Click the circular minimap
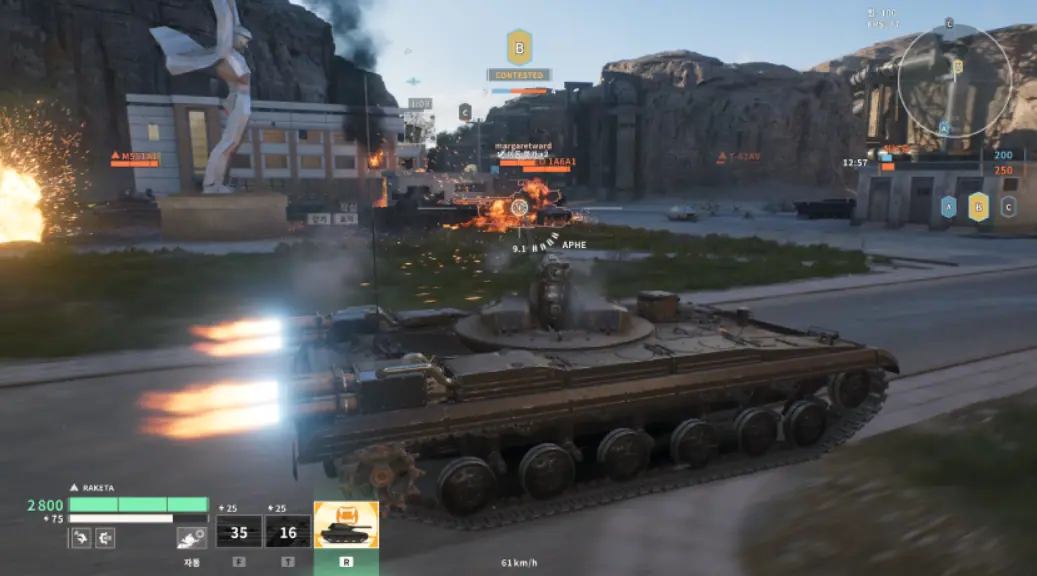Image resolution: width=1037 pixels, height=576 pixels. [954, 80]
